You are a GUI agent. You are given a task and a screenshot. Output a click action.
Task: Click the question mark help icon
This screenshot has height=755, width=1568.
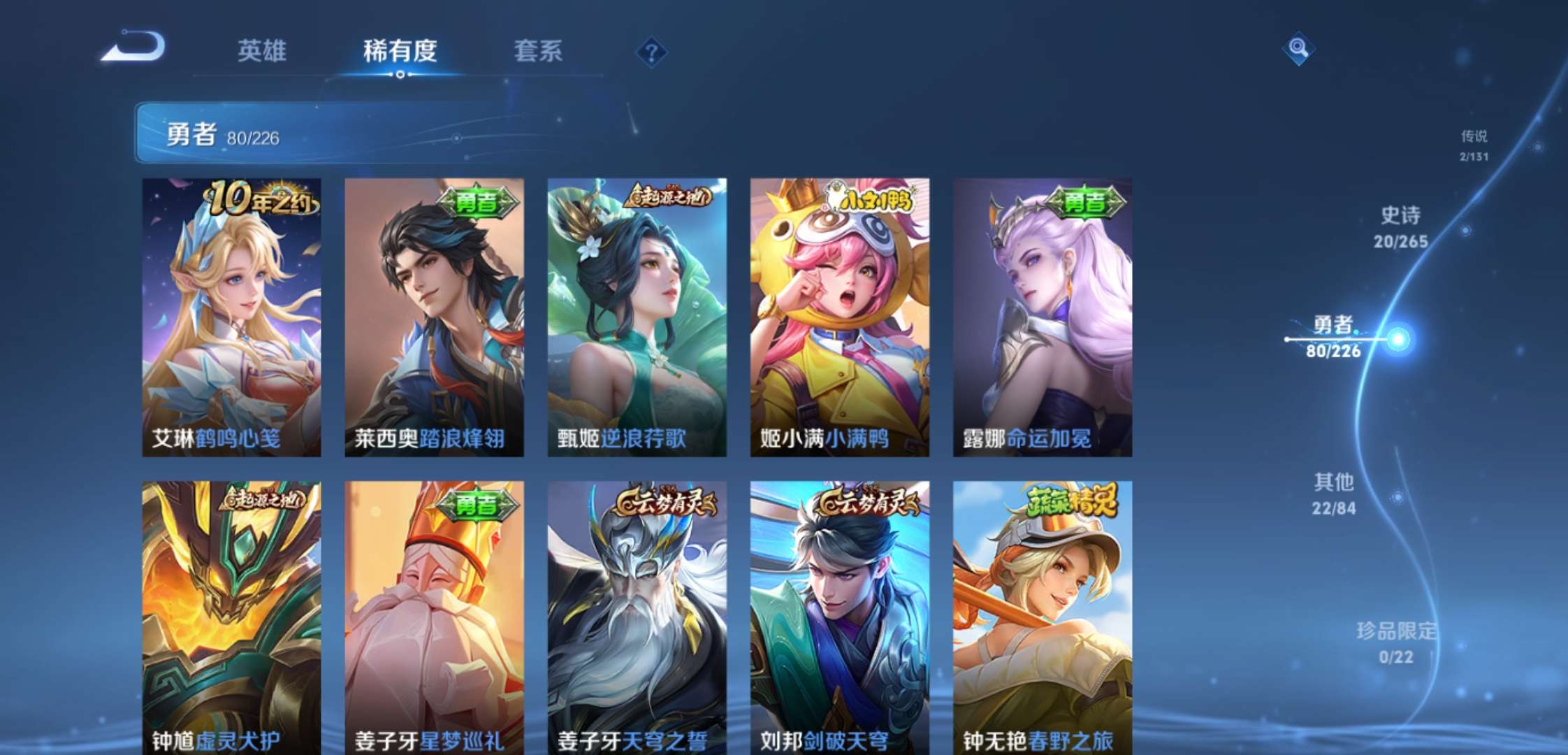[x=650, y=51]
